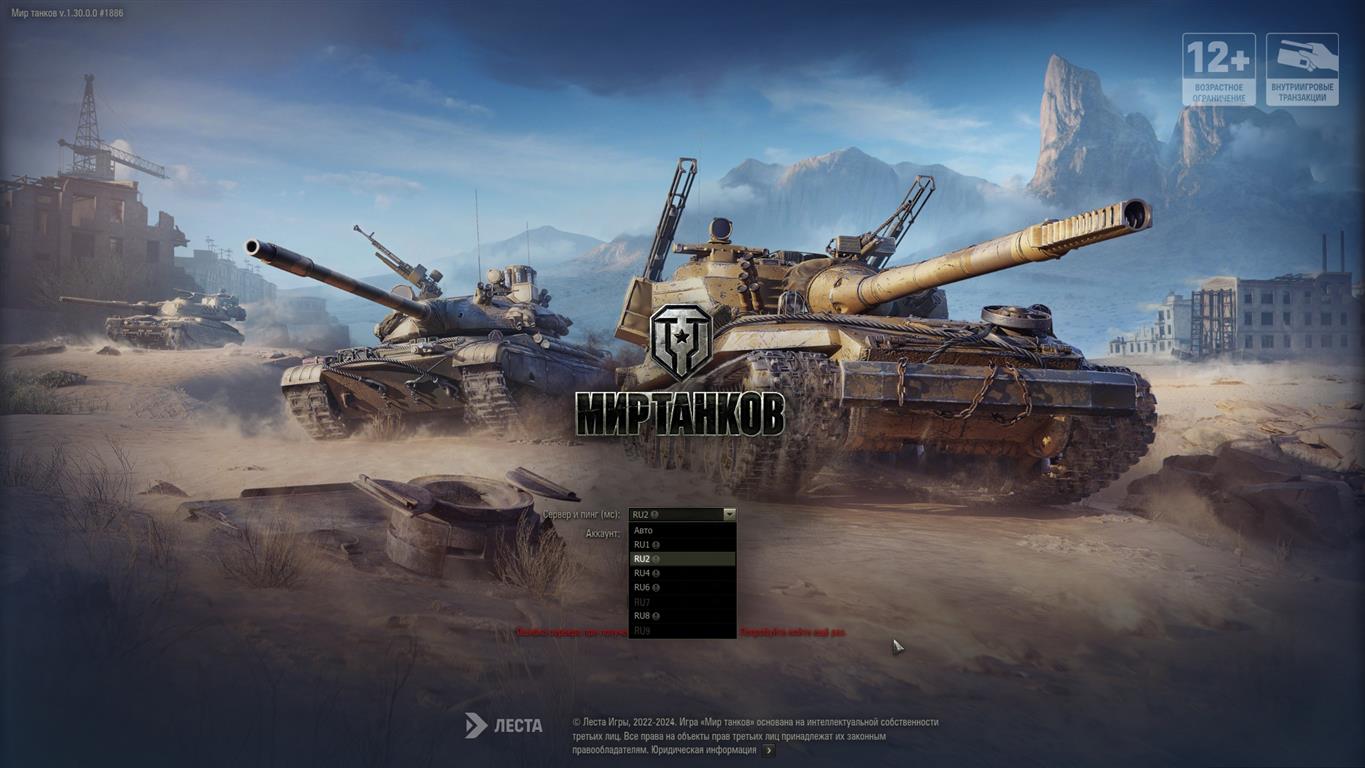The image size is (1365, 768).
Task: Click the Леста logo
Action: tap(504, 725)
